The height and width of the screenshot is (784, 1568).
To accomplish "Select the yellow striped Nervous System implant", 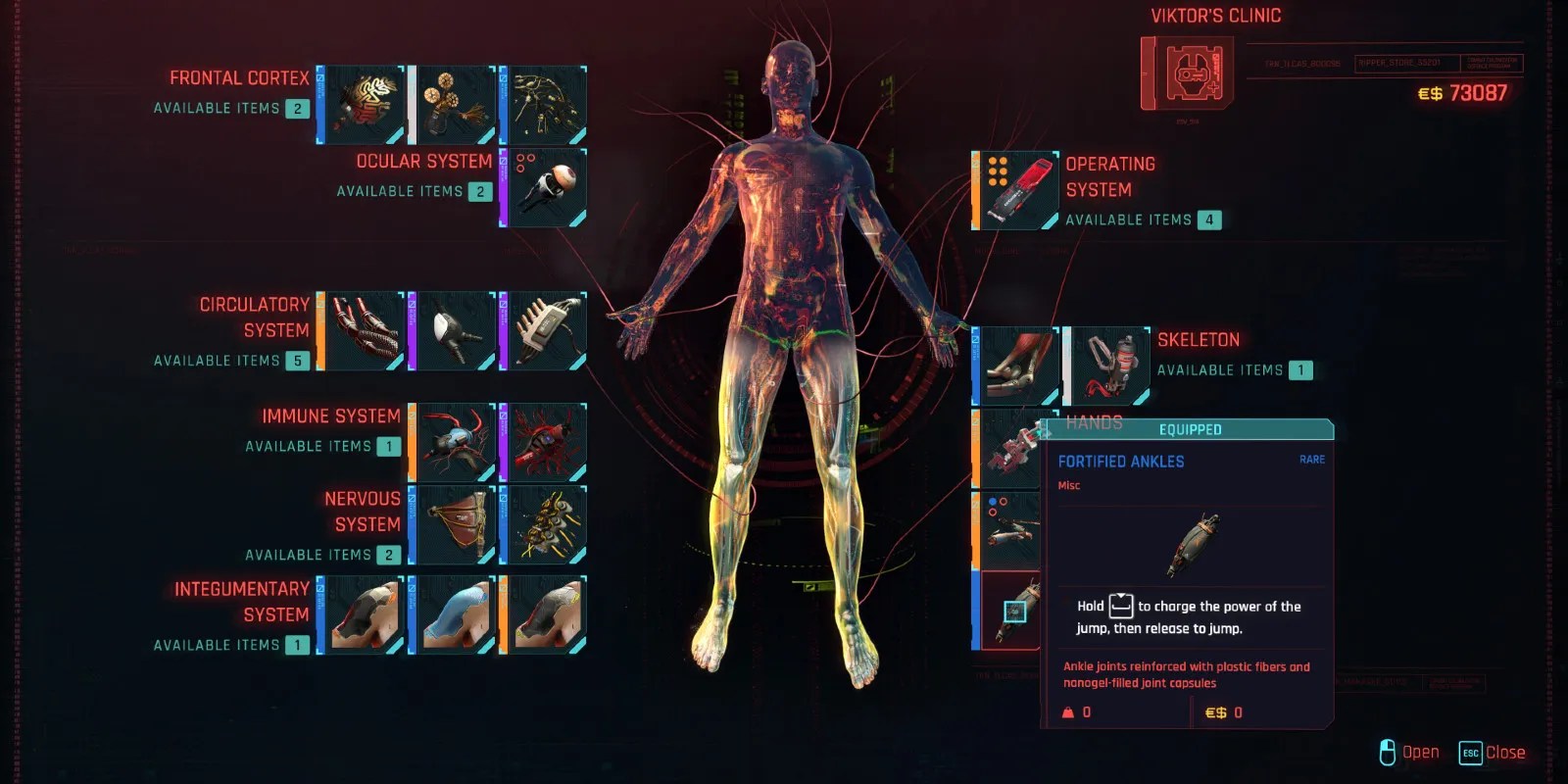I will [x=542, y=526].
